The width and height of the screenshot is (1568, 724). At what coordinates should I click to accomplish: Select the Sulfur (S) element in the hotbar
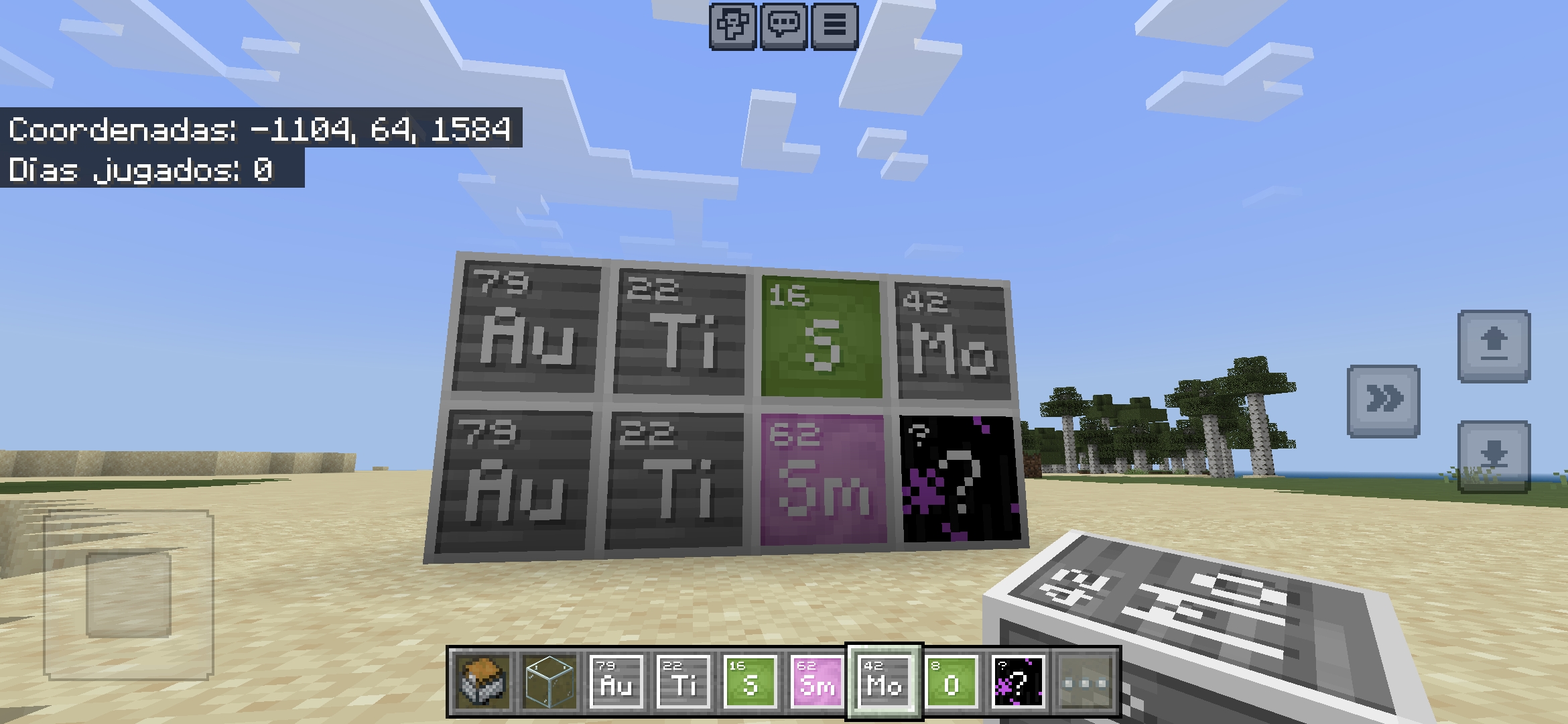click(750, 682)
